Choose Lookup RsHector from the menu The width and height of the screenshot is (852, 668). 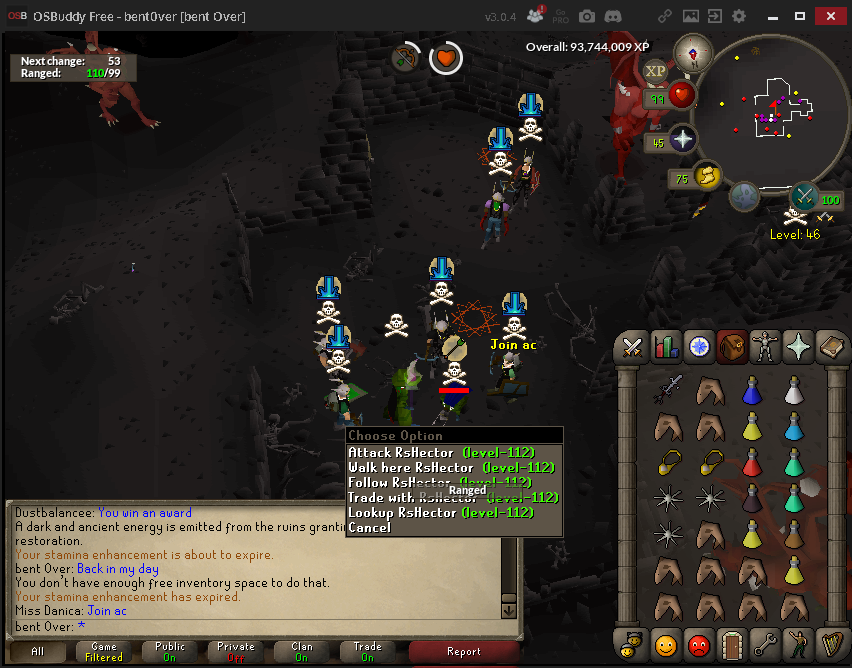pos(440,512)
